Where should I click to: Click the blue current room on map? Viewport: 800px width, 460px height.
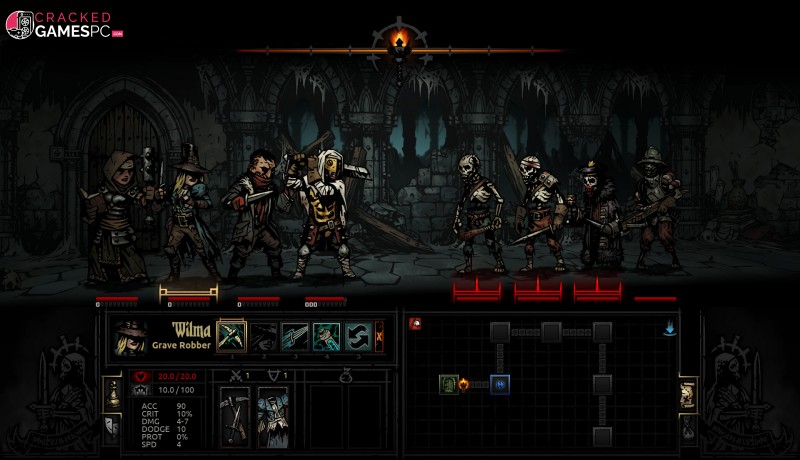click(500, 384)
